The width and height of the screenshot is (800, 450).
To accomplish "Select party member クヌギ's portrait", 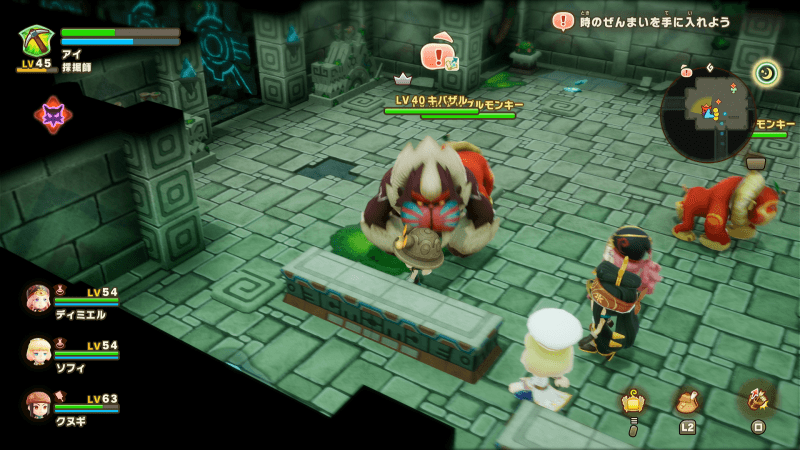I will 39,404.
